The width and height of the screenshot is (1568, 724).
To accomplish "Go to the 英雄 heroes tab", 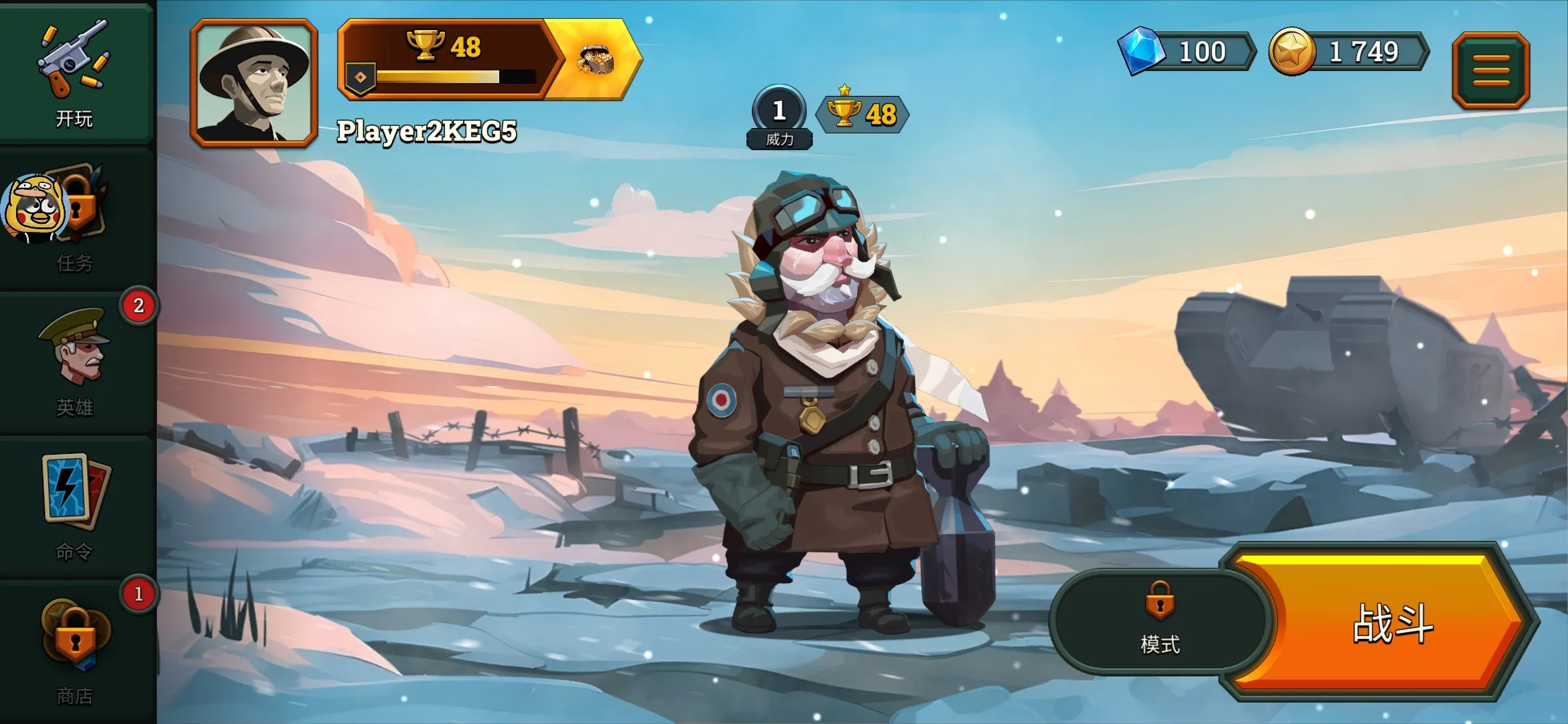I will [x=75, y=362].
